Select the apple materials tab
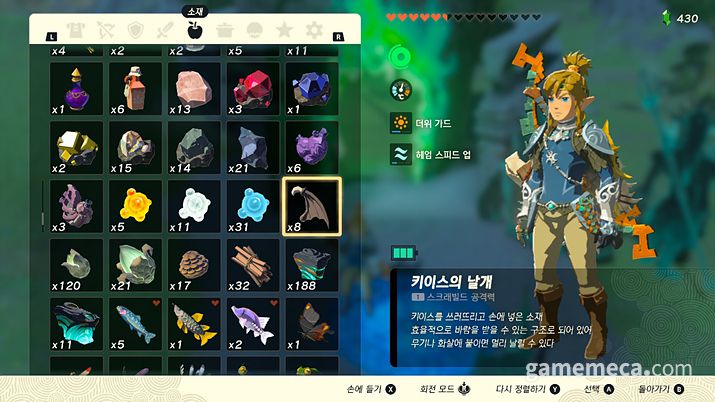The image size is (715, 402). point(194,31)
